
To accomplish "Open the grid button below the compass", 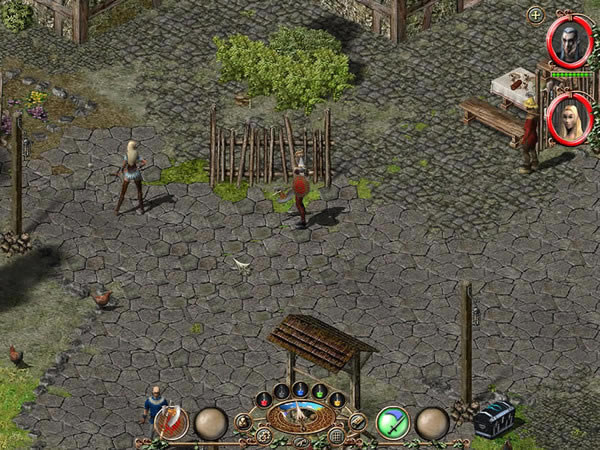I will click(337, 436).
